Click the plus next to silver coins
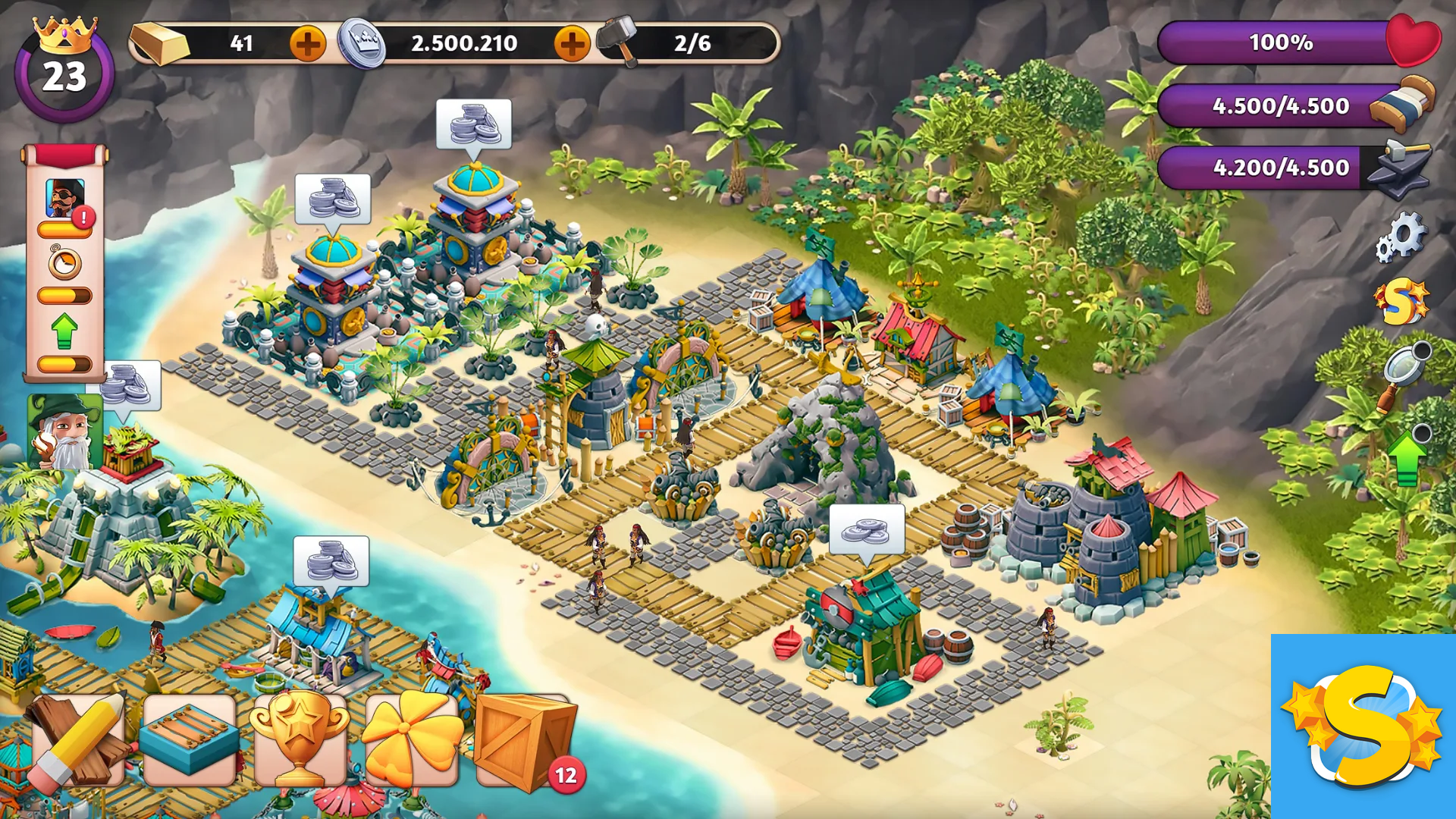The width and height of the screenshot is (1456, 819). (x=573, y=43)
